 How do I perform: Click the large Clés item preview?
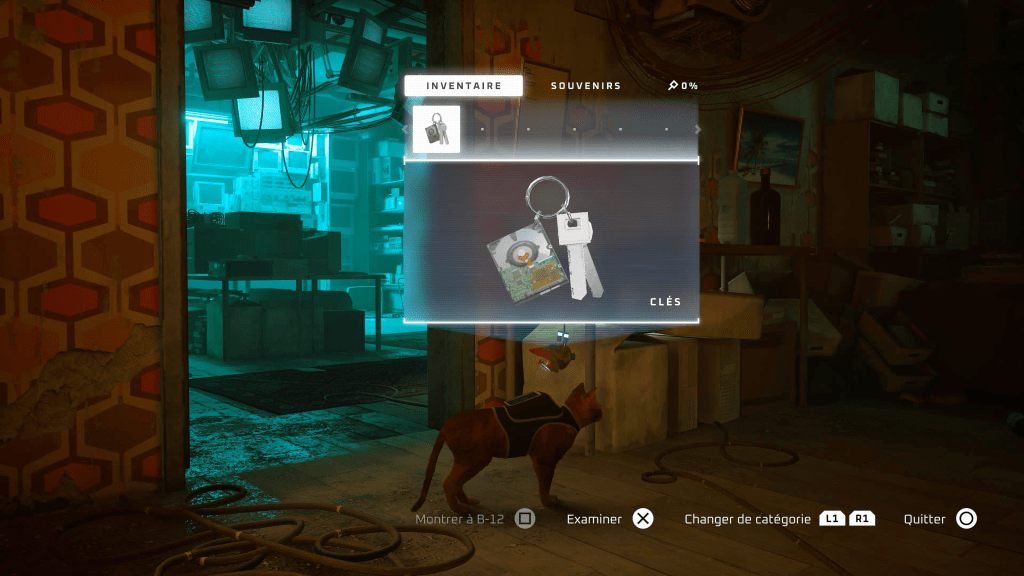tap(551, 241)
